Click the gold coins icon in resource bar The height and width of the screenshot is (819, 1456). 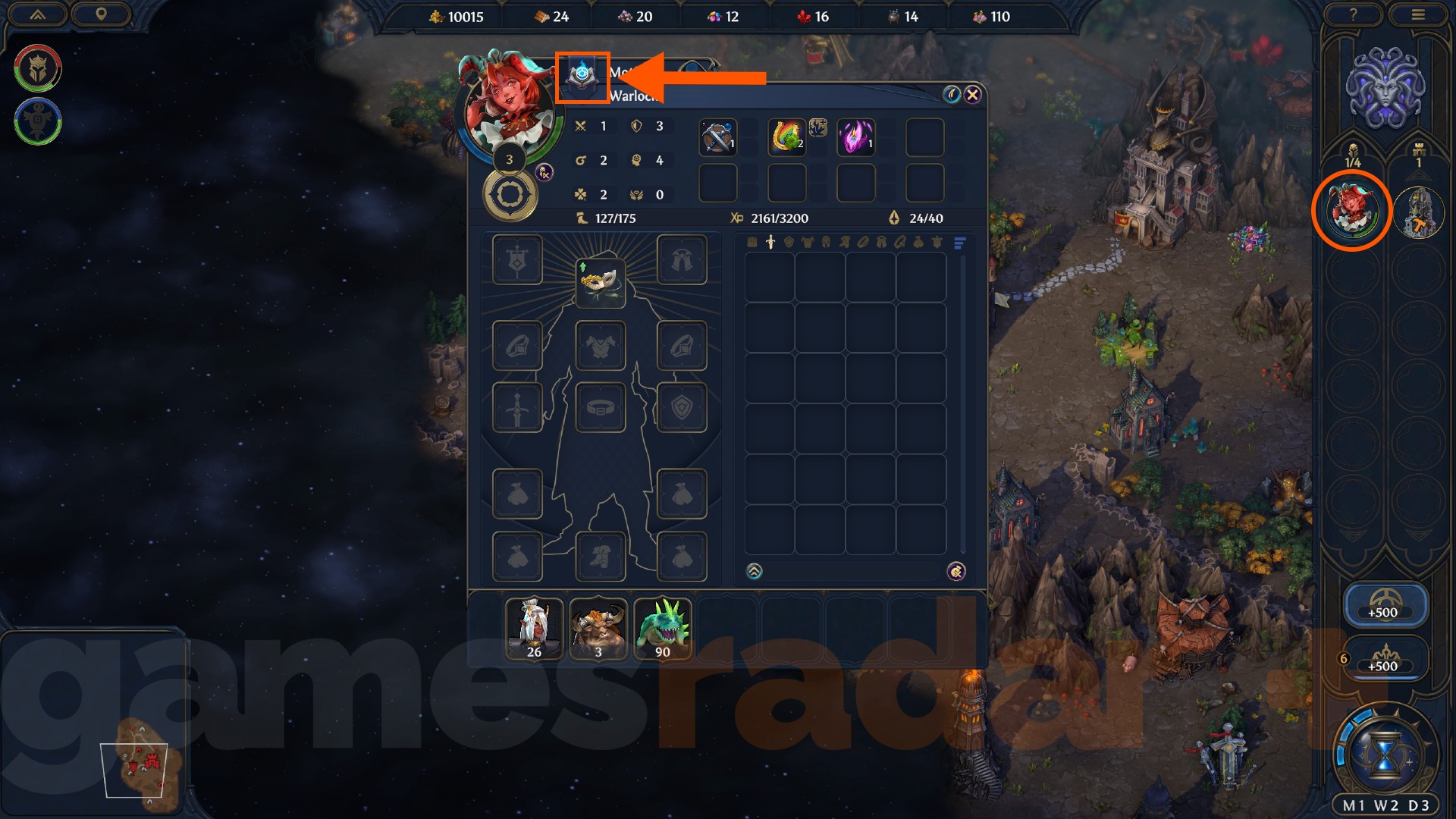pyautogui.click(x=438, y=16)
